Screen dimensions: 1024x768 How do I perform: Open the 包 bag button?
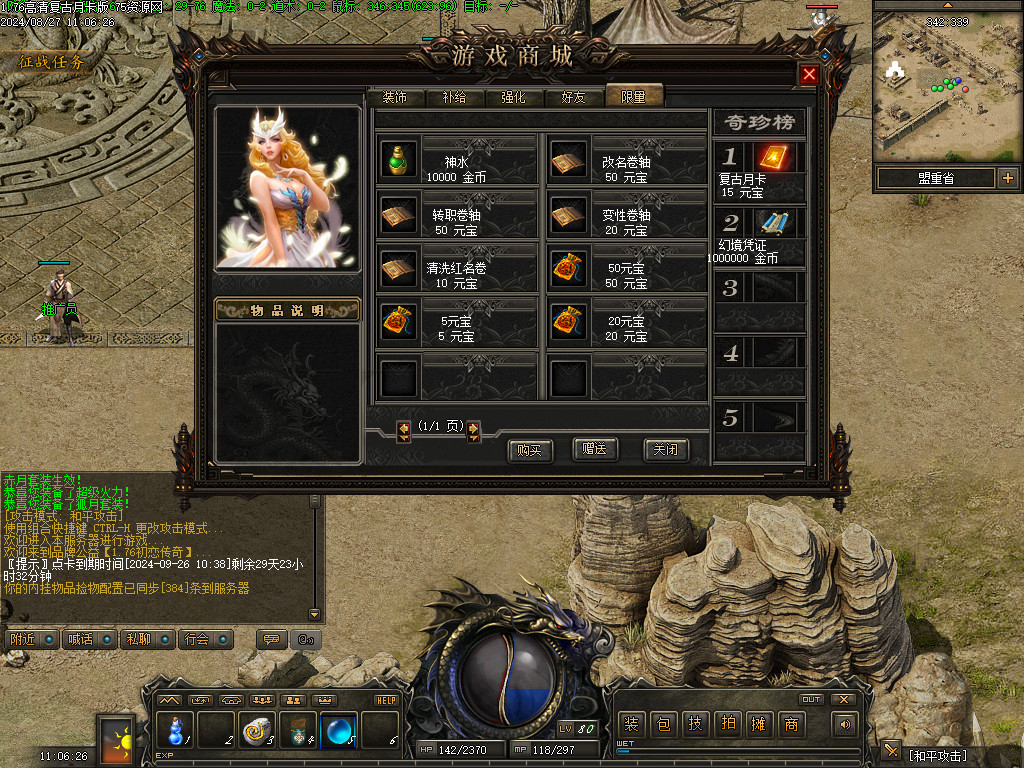coord(663,724)
